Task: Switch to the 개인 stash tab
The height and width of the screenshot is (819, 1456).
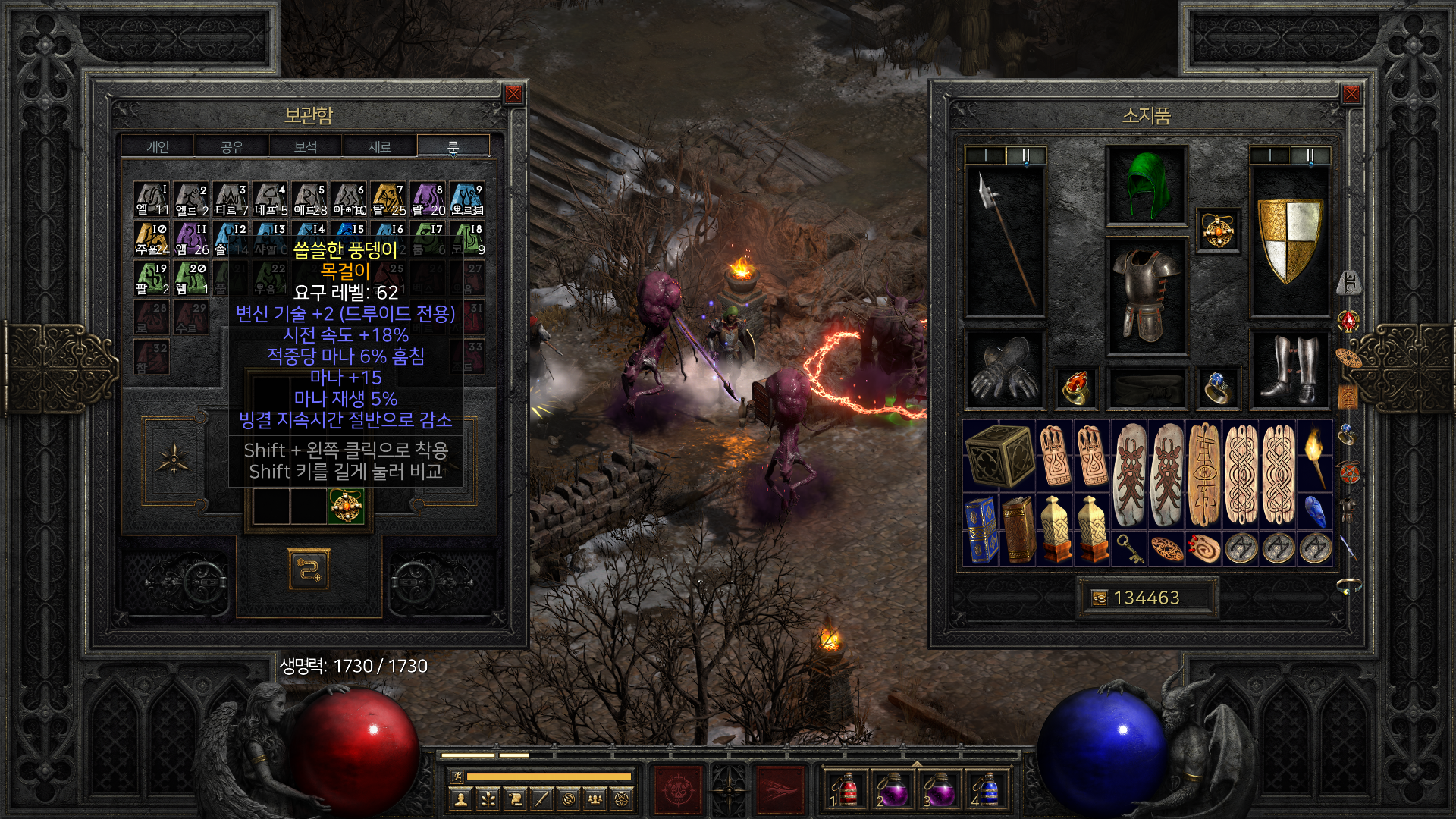Action: (158, 146)
